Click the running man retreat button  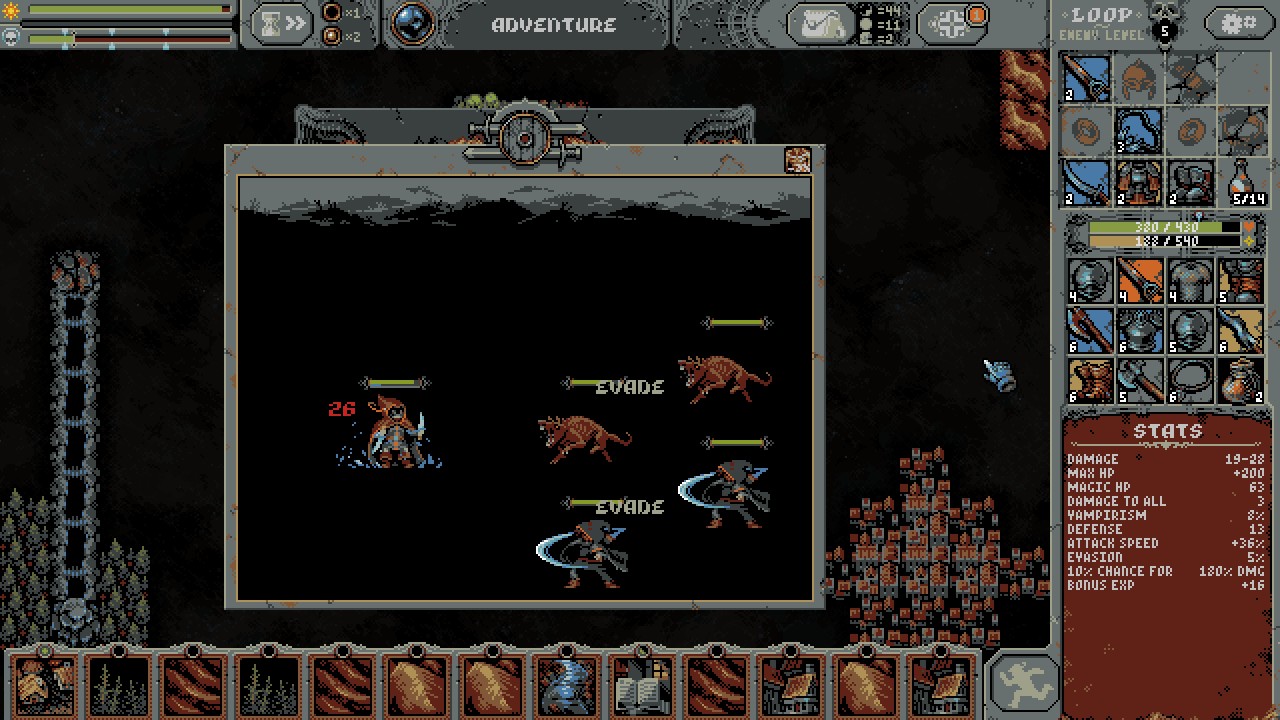tap(1021, 682)
